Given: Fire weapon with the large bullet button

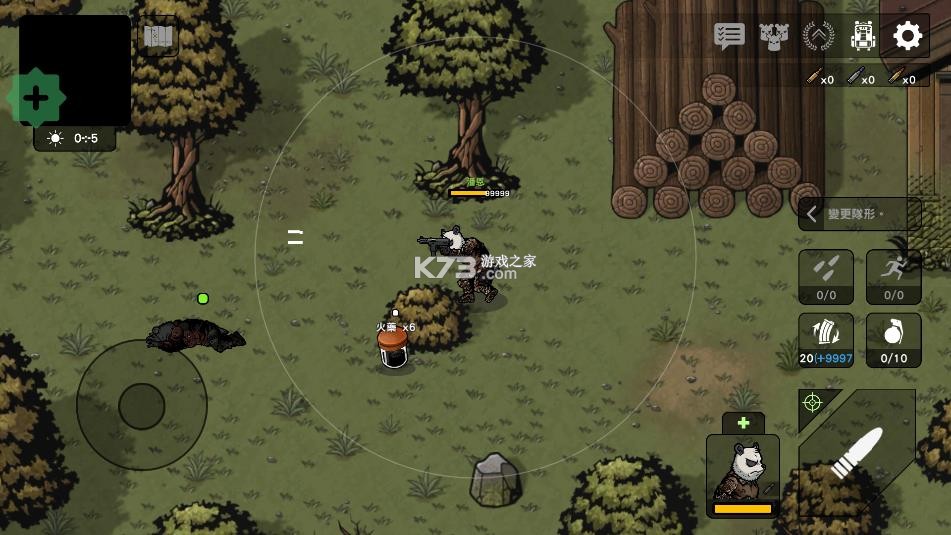Looking at the screenshot, I should pyautogui.click(x=858, y=454).
